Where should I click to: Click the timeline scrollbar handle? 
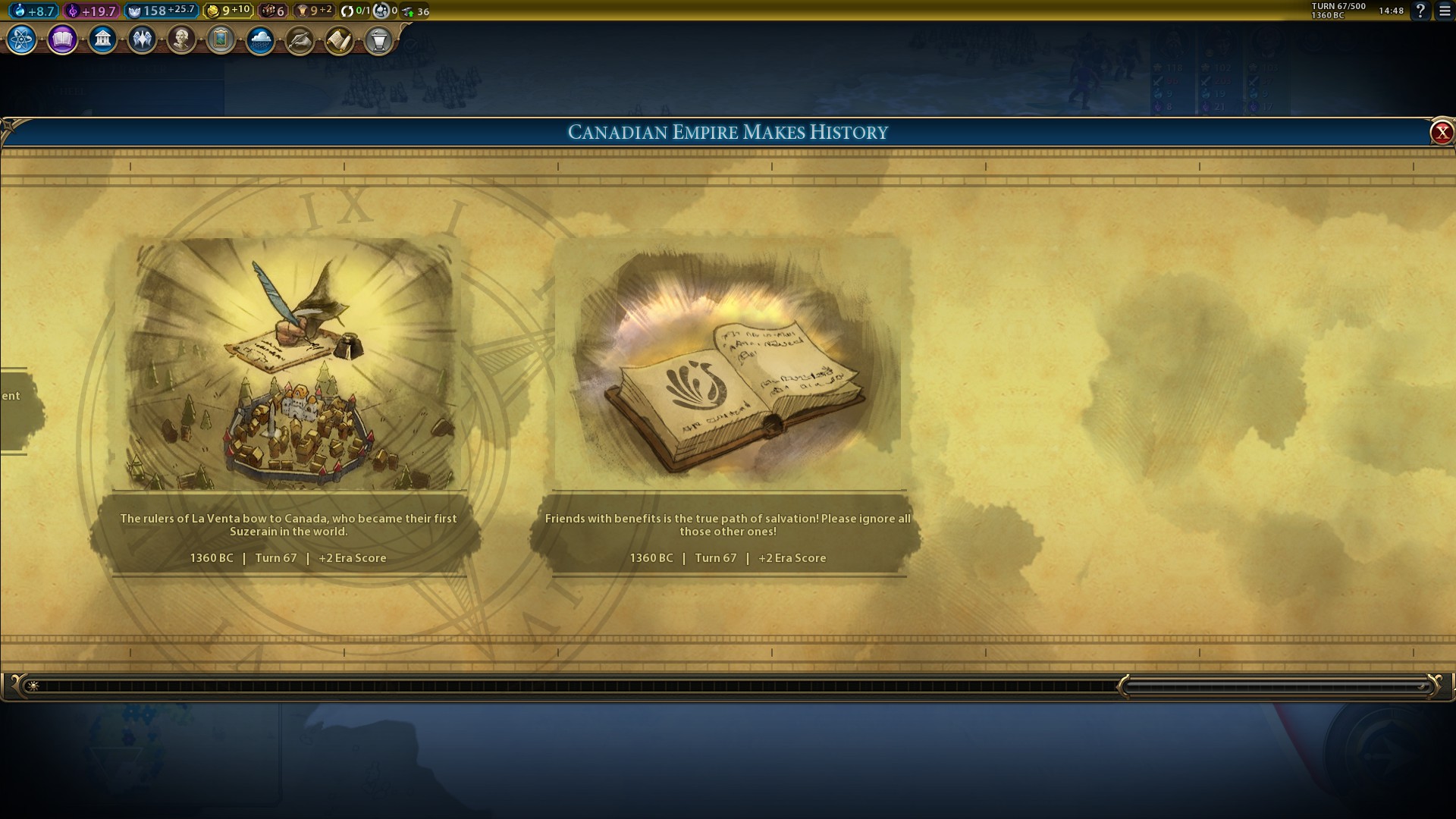tap(1278, 686)
